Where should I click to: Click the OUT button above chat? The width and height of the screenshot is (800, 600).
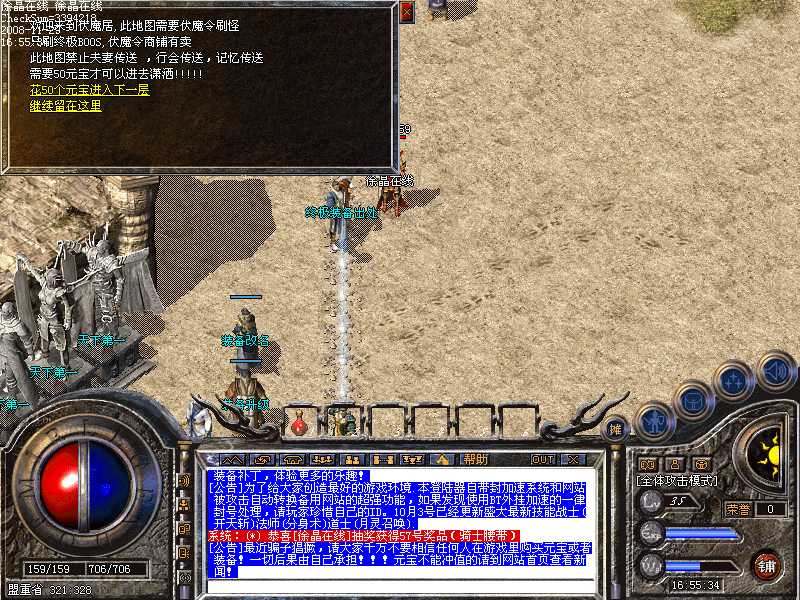click(543, 459)
